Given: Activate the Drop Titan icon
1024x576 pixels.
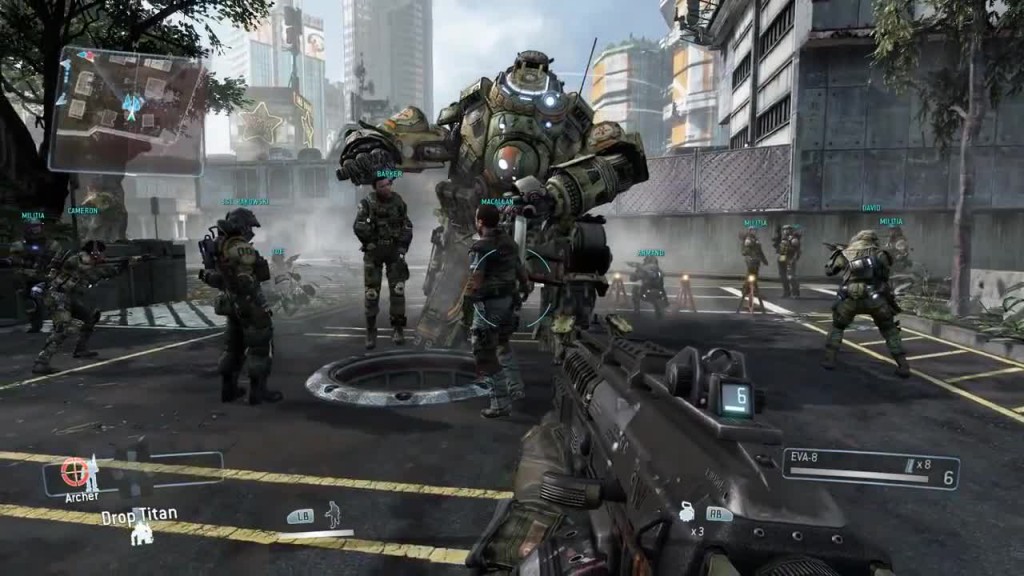Looking at the screenshot, I should [143, 535].
